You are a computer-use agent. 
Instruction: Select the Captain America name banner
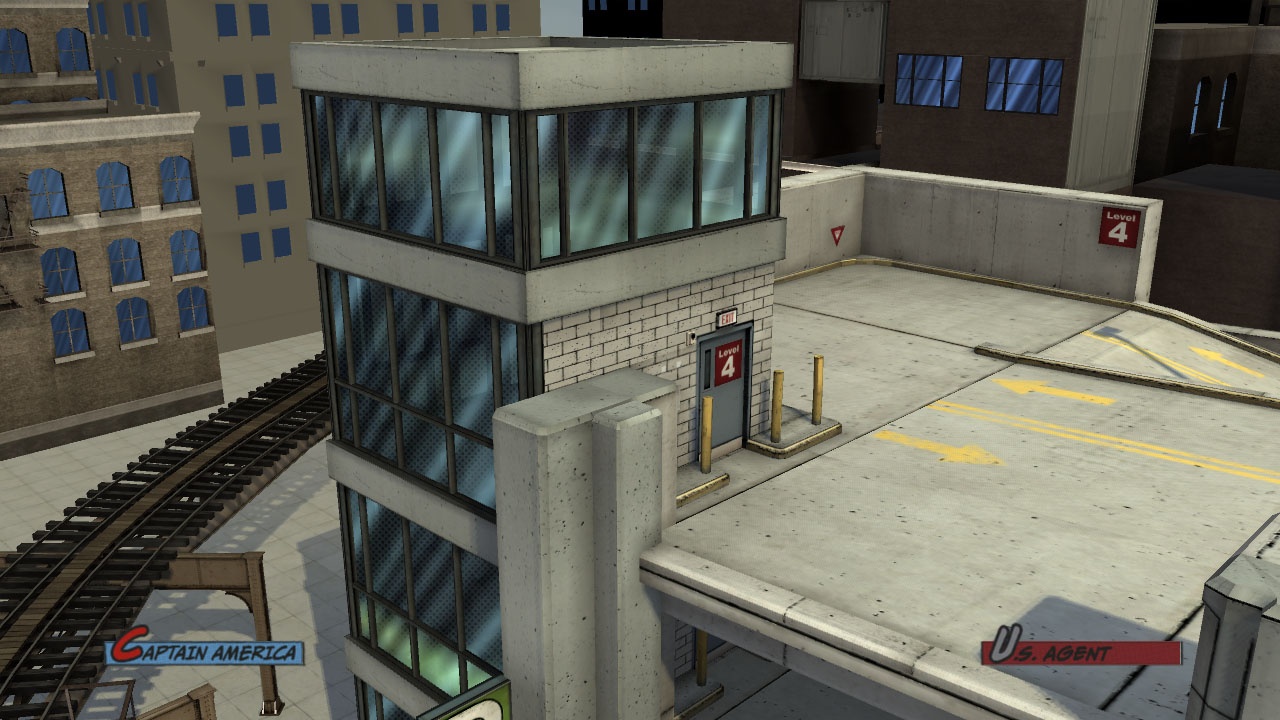click(x=207, y=652)
